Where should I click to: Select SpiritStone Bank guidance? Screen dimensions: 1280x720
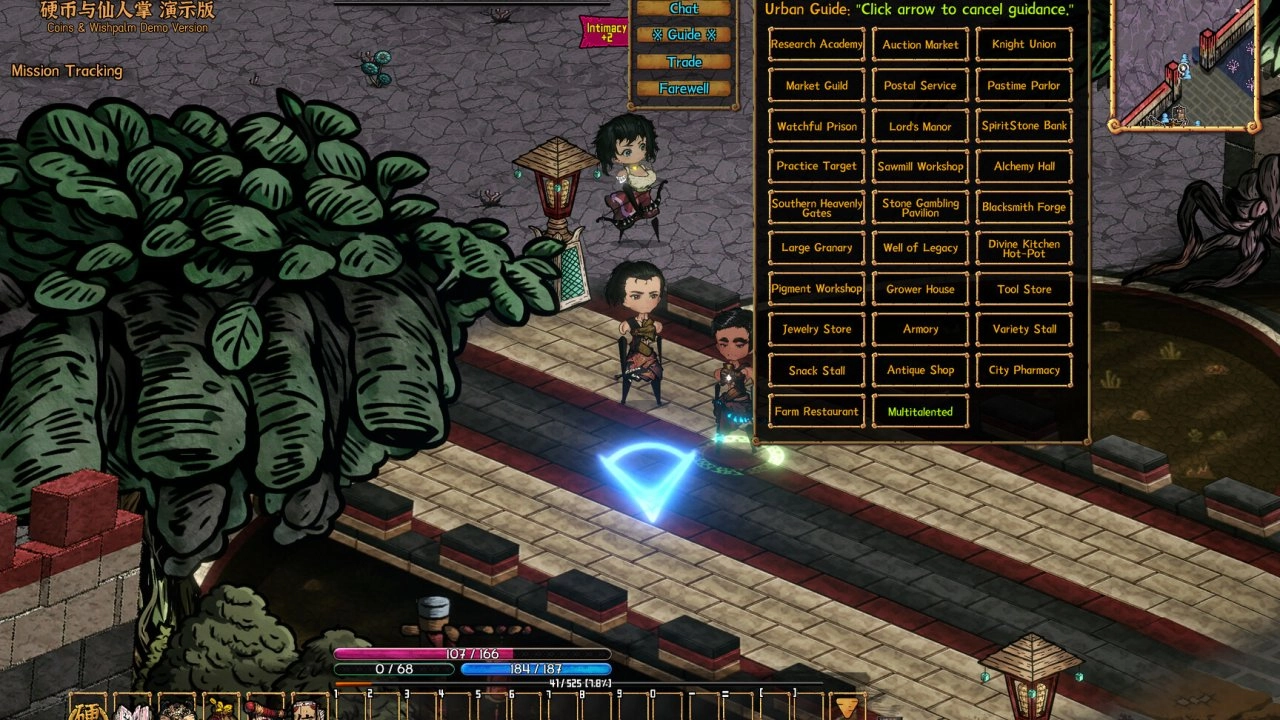[x=1023, y=127]
